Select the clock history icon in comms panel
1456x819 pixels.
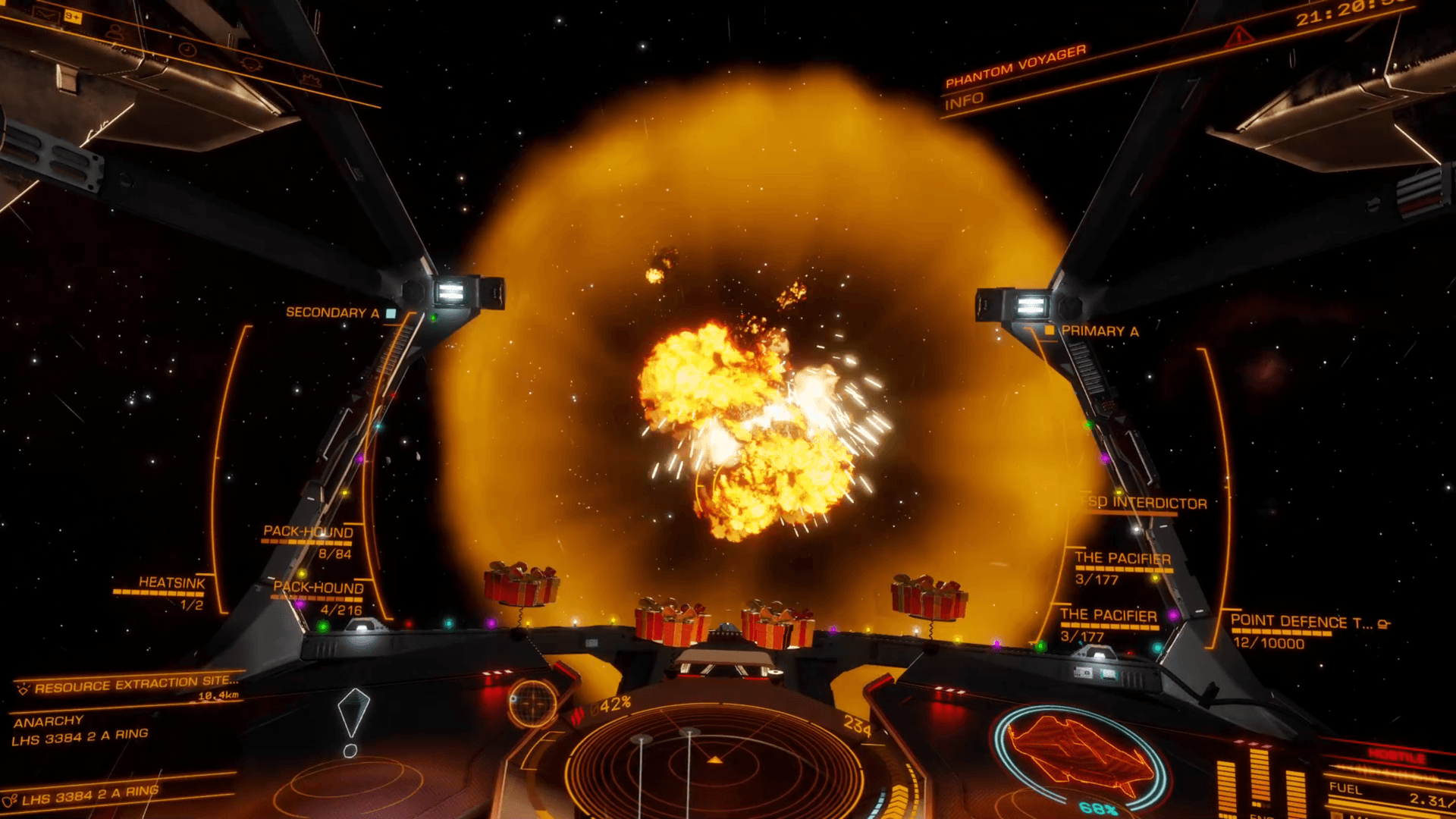click(x=187, y=50)
